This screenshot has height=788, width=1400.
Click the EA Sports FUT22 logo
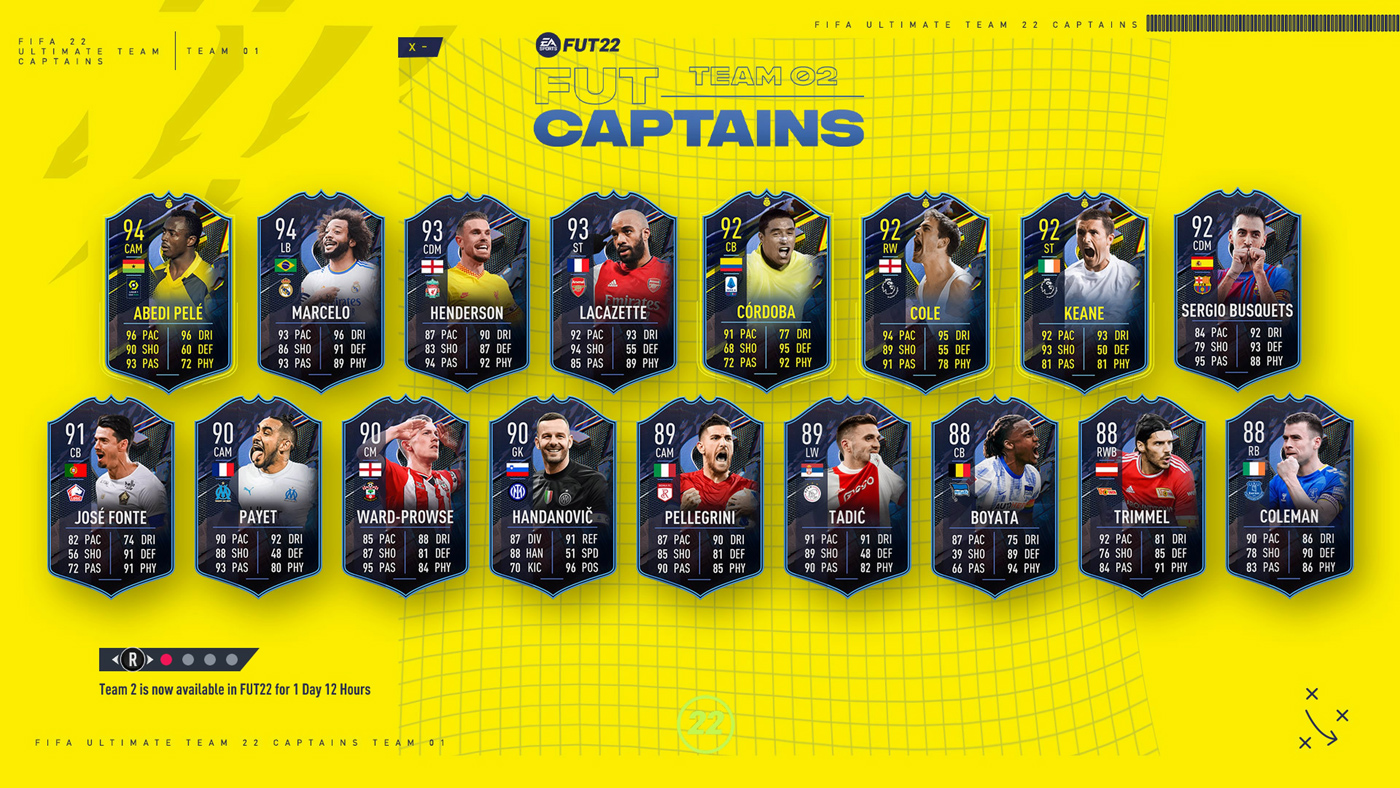(580, 42)
